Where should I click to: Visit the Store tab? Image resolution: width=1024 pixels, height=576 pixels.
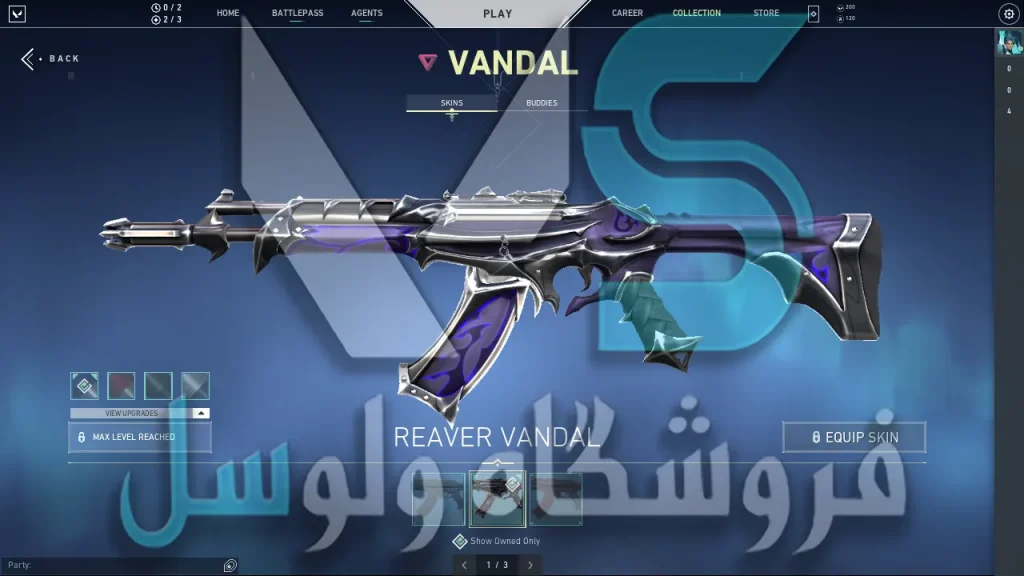point(766,14)
